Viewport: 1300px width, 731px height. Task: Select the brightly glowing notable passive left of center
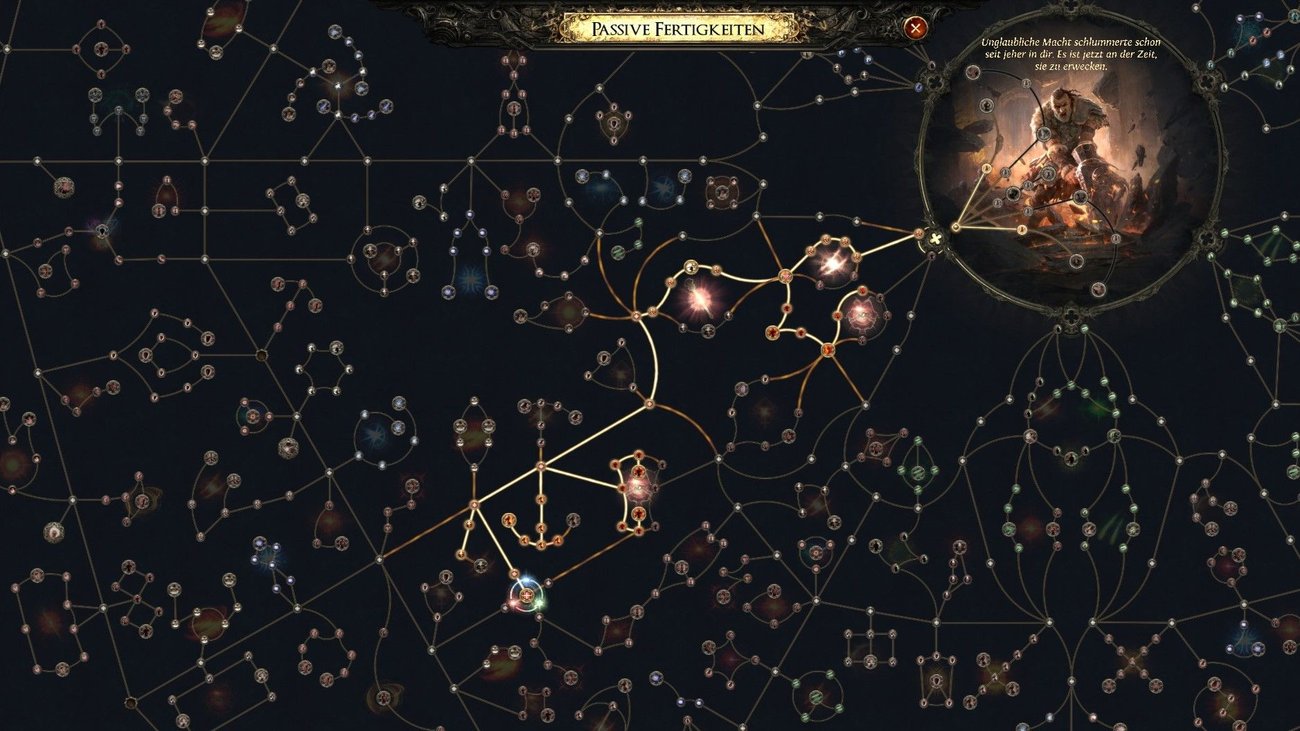(698, 298)
